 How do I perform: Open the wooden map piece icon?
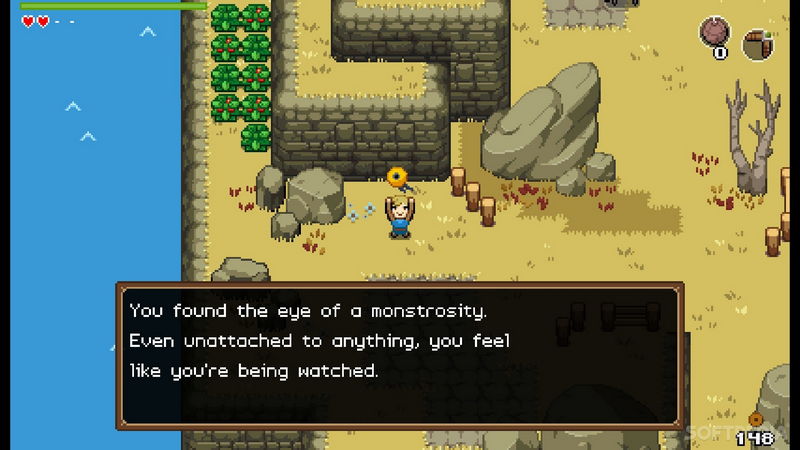758,44
